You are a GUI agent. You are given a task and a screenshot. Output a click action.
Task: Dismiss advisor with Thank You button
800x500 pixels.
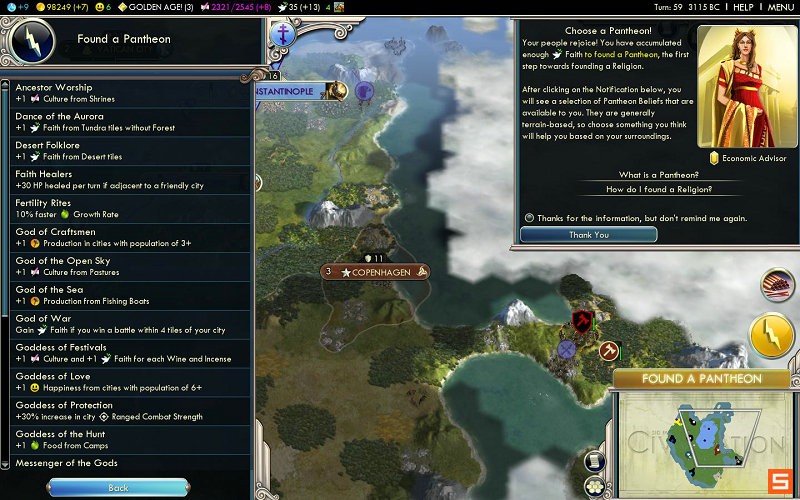click(x=588, y=235)
